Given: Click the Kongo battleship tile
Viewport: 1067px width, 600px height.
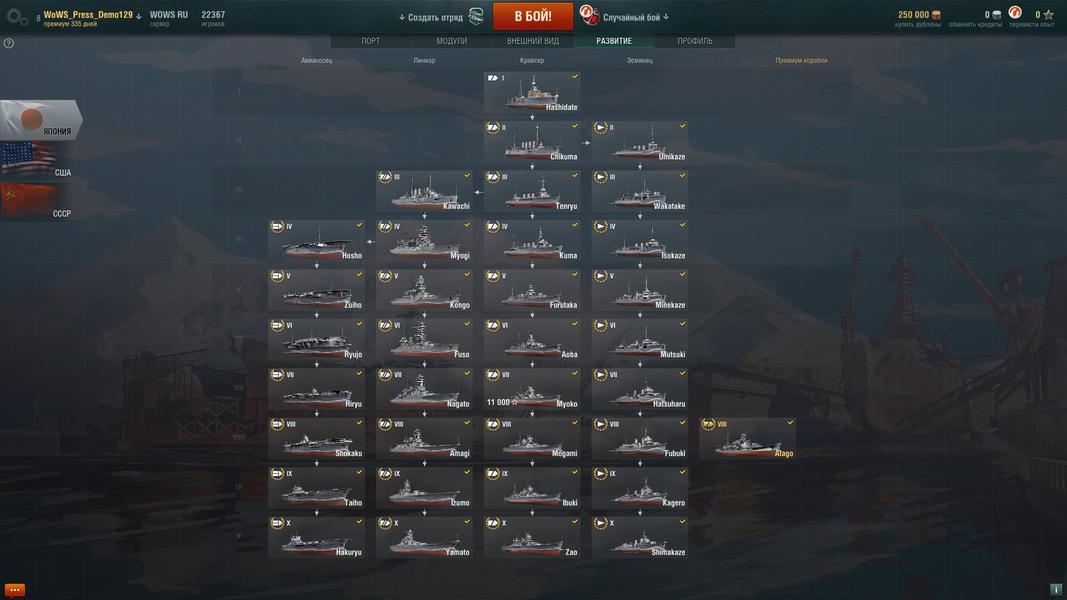Looking at the screenshot, I should click(x=424, y=290).
